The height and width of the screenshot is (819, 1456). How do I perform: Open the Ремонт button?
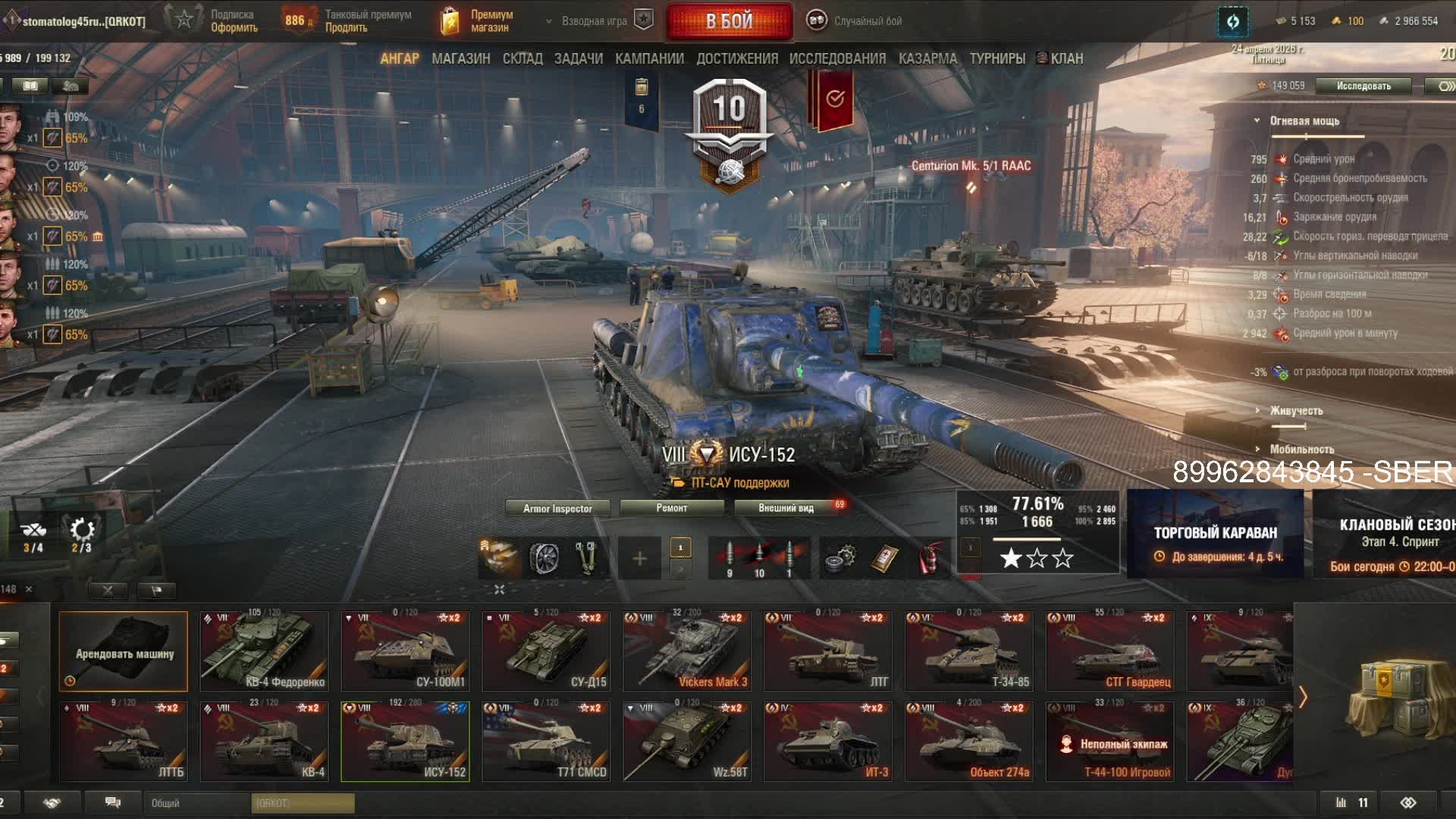672,508
